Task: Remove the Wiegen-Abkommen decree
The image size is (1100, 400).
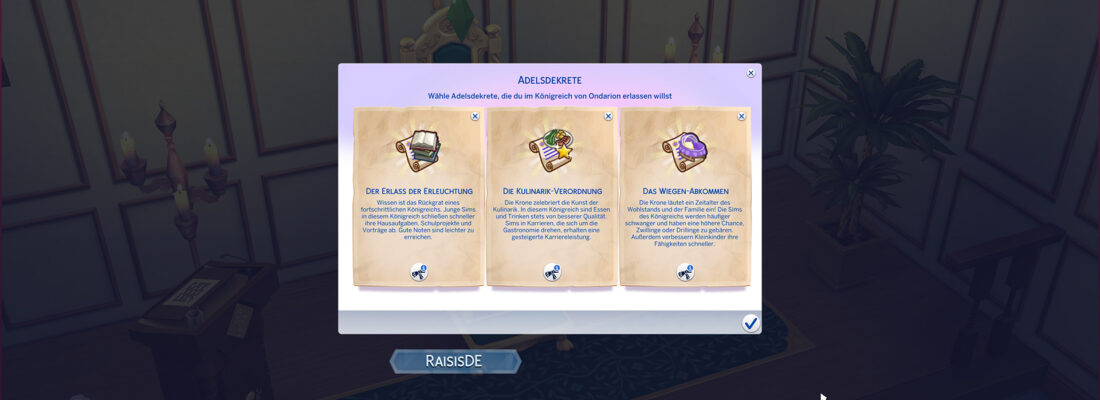Action: point(741,116)
